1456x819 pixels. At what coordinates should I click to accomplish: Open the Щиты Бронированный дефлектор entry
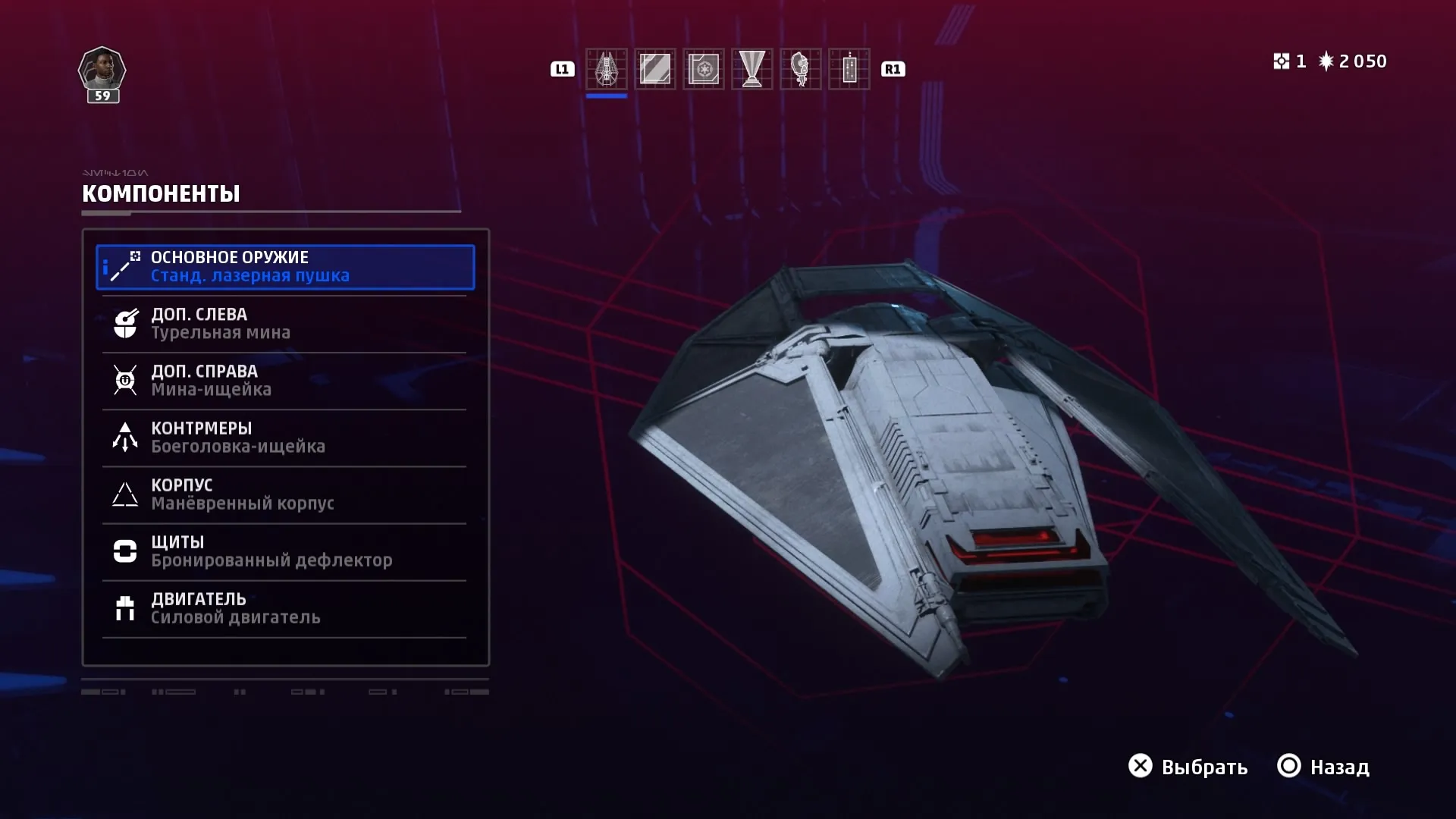pyautogui.click(x=285, y=551)
